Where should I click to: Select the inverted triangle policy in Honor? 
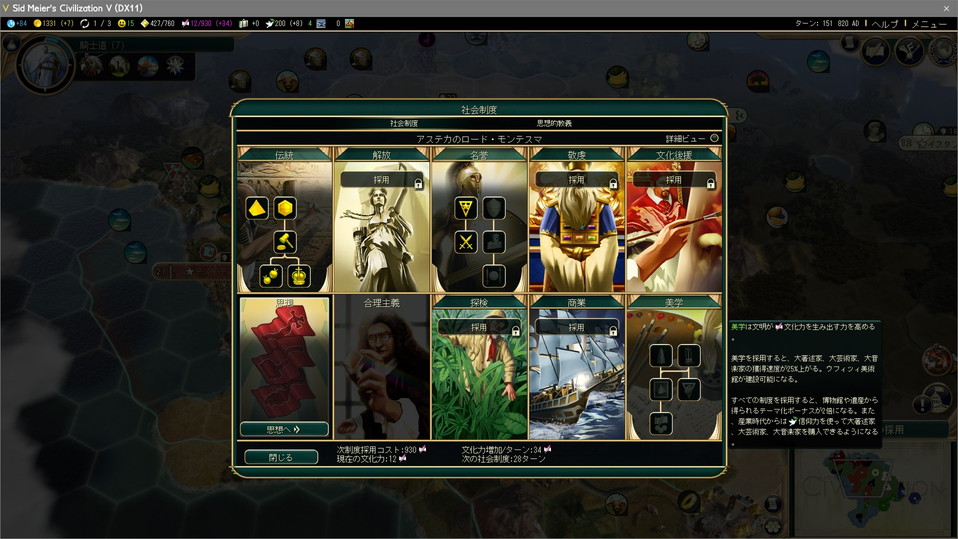tap(465, 208)
